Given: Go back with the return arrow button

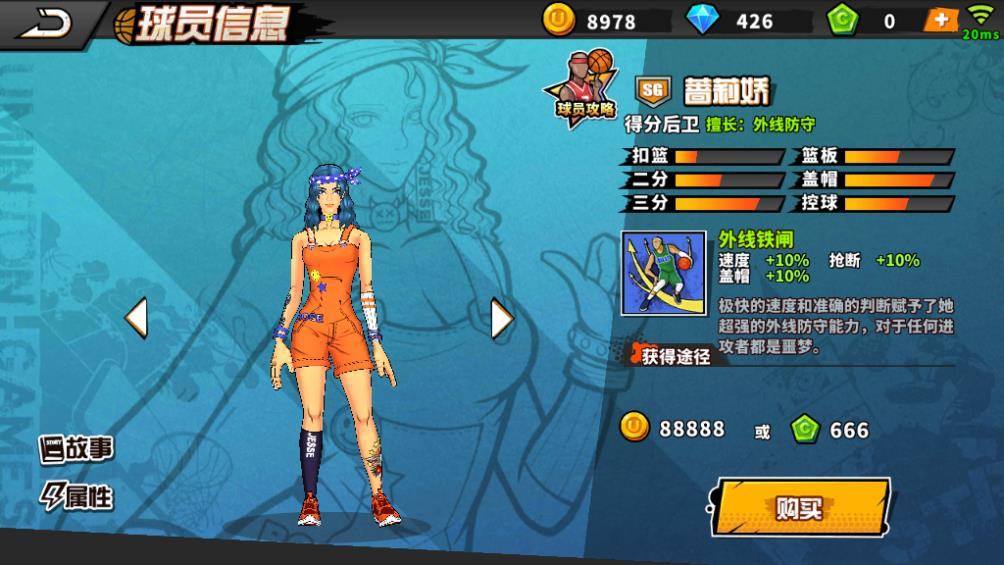Looking at the screenshot, I should [x=45, y=22].
